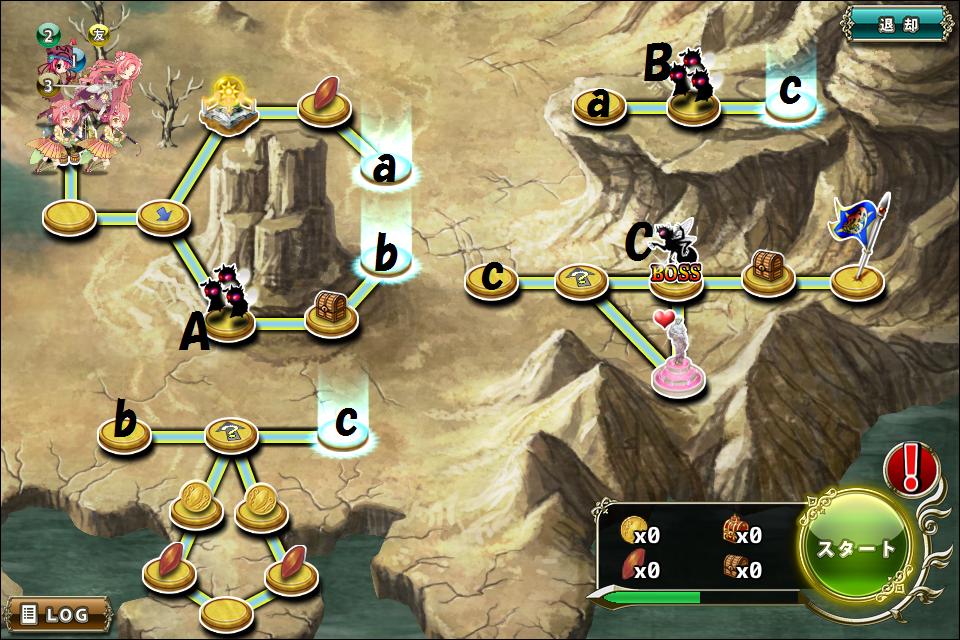Click the green スタート start button

857,548
